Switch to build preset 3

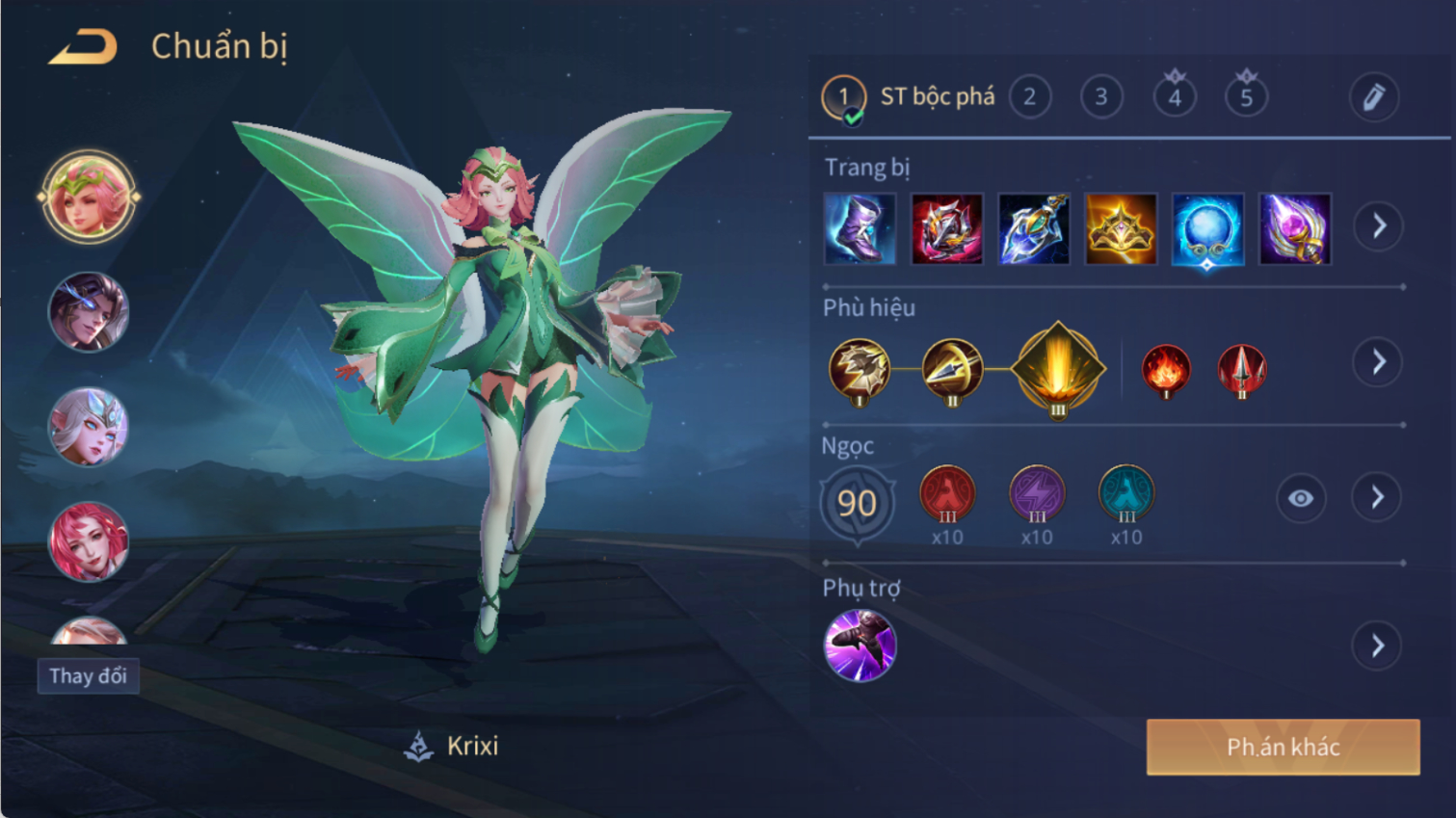point(1100,97)
